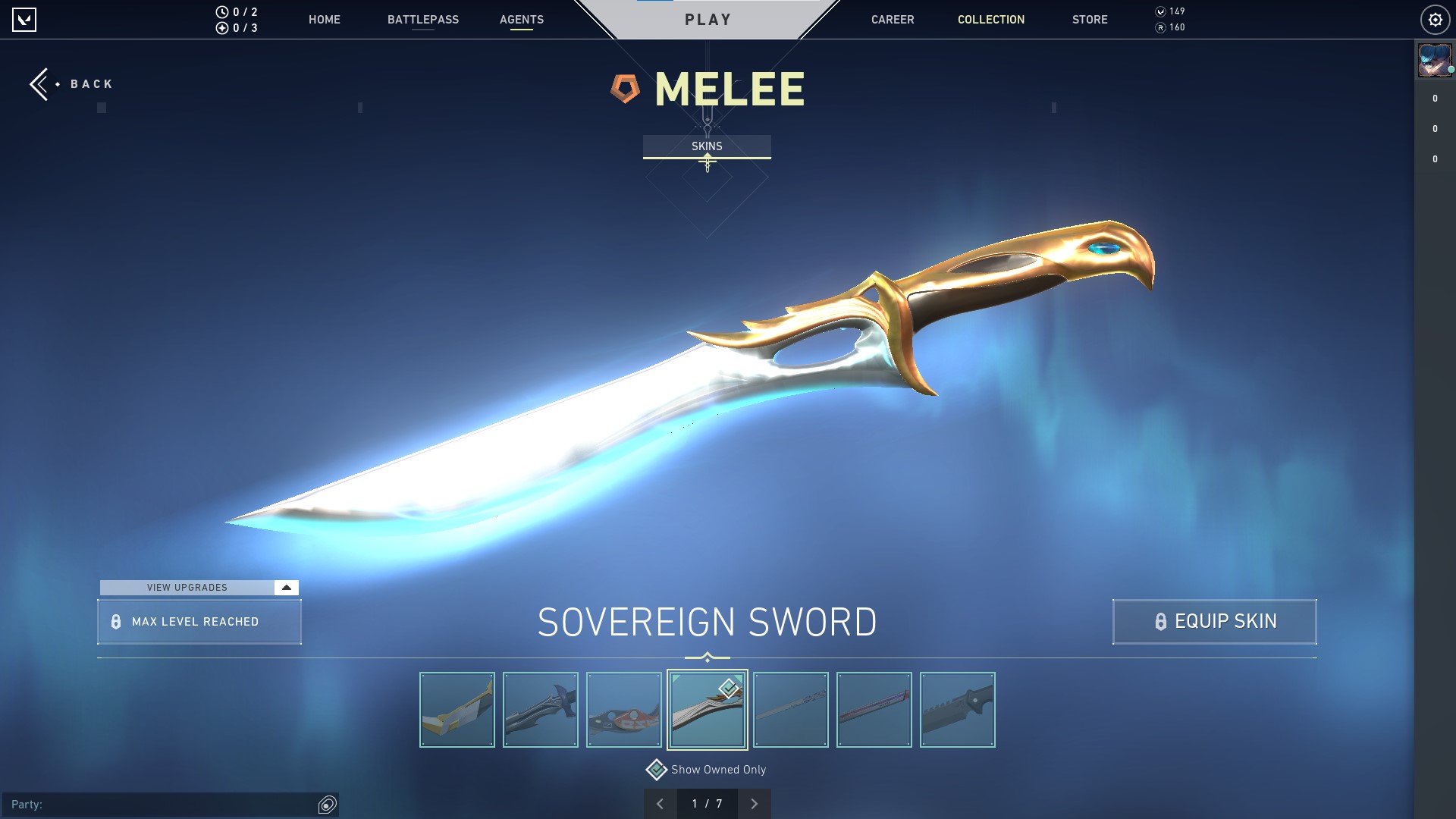Click the EQUIP SKIN button
Screen dimensions: 1456x819
[x=1213, y=621]
